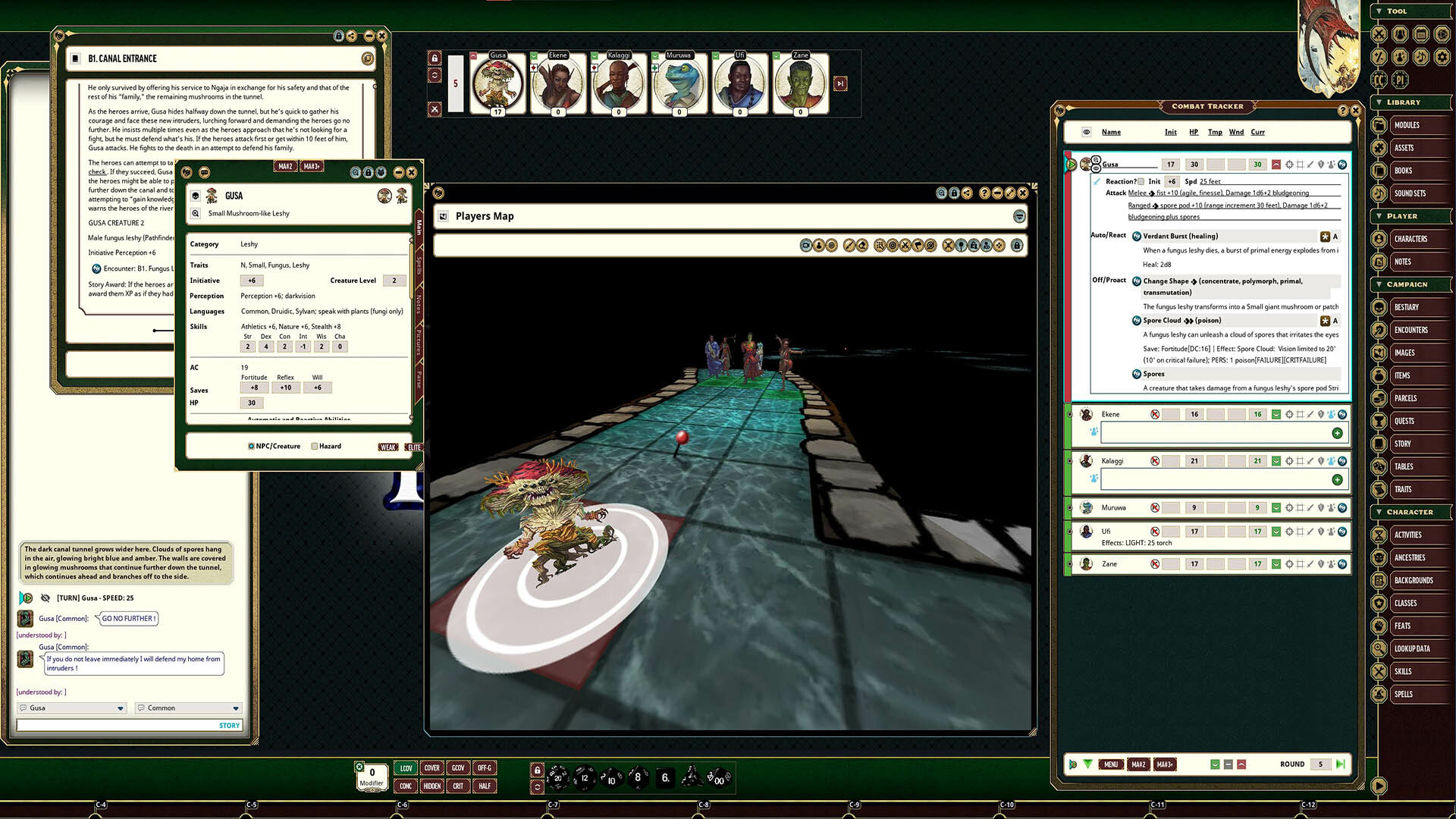Roll the d20 die in the dice tray
The width and height of the screenshot is (1456, 819).
coord(557,778)
